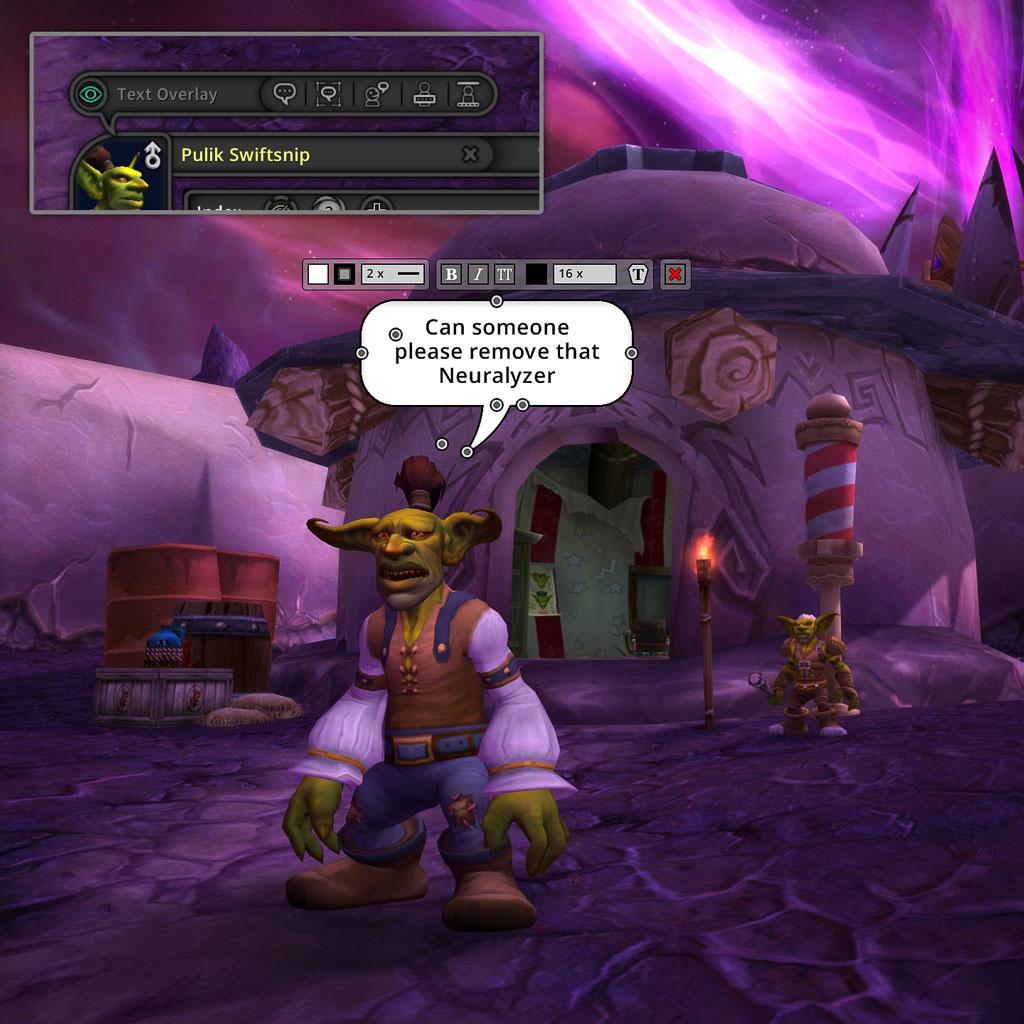Open the white bubble fill color swatch
The height and width of the screenshot is (1024, 1024).
coord(318,274)
